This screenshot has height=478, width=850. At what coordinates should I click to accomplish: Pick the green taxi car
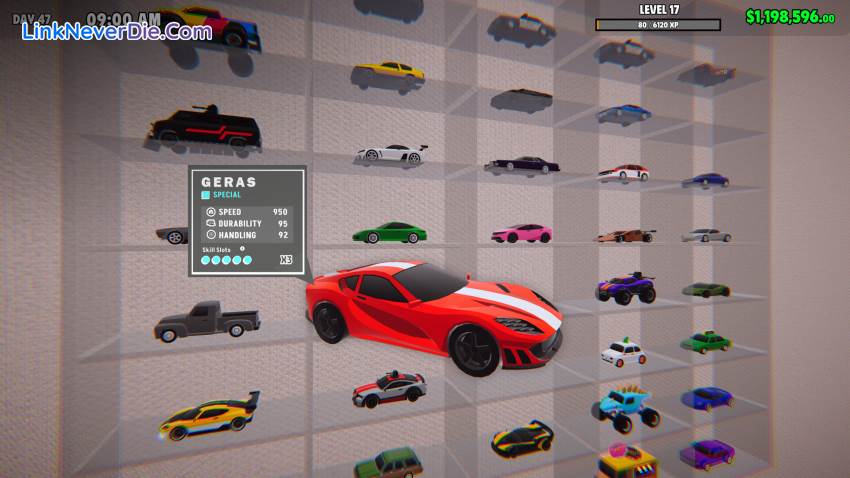(707, 342)
